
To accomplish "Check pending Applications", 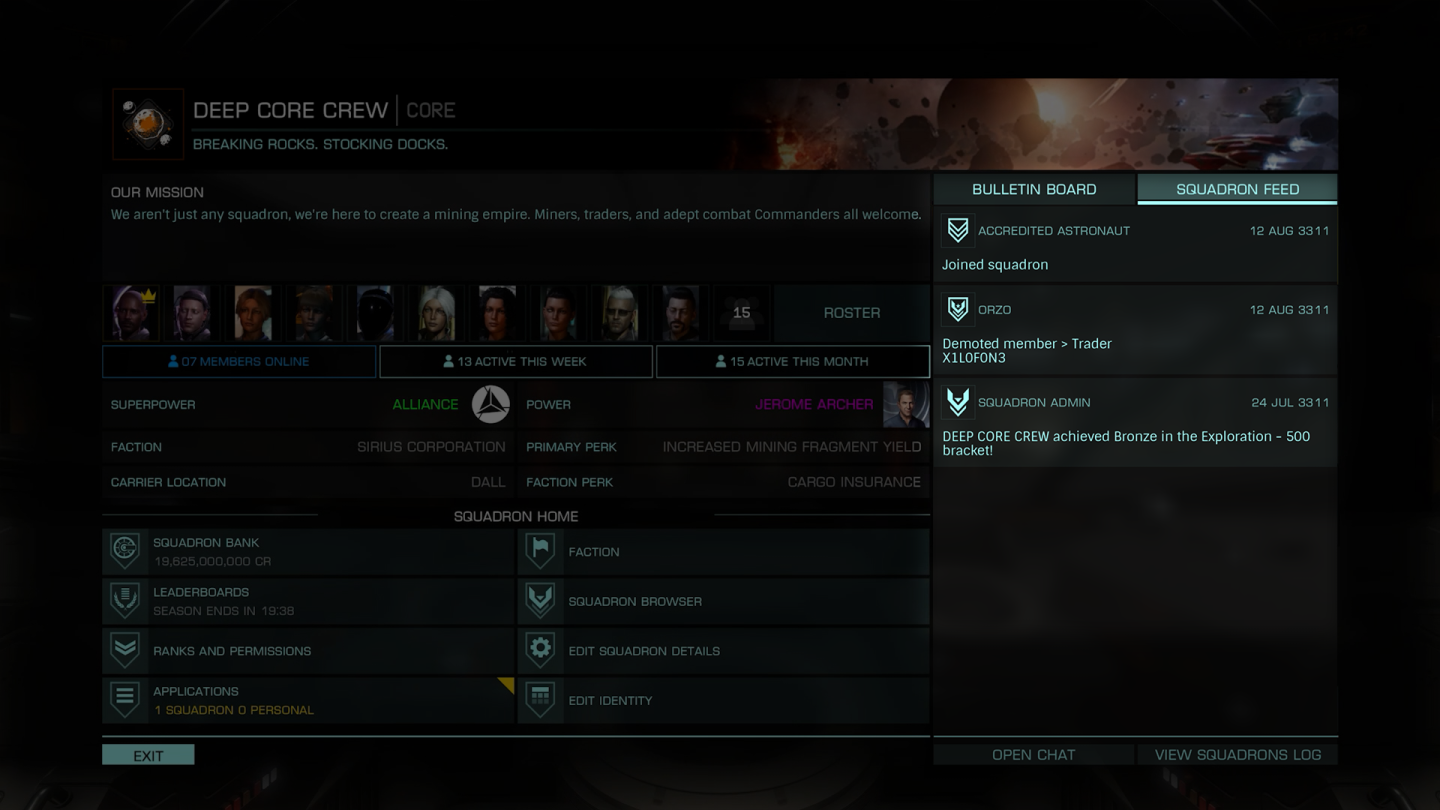I will (308, 700).
